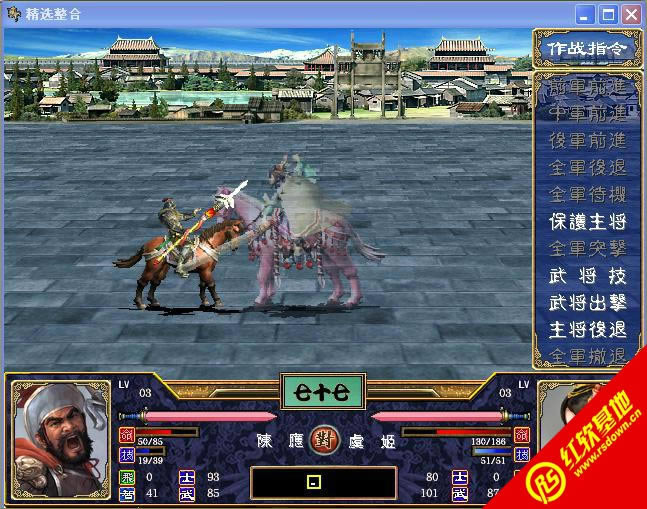The height and width of the screenshot is (509, 647).
Task: Click the 全軍撤退 retreat command
Action: click(587, 356)
